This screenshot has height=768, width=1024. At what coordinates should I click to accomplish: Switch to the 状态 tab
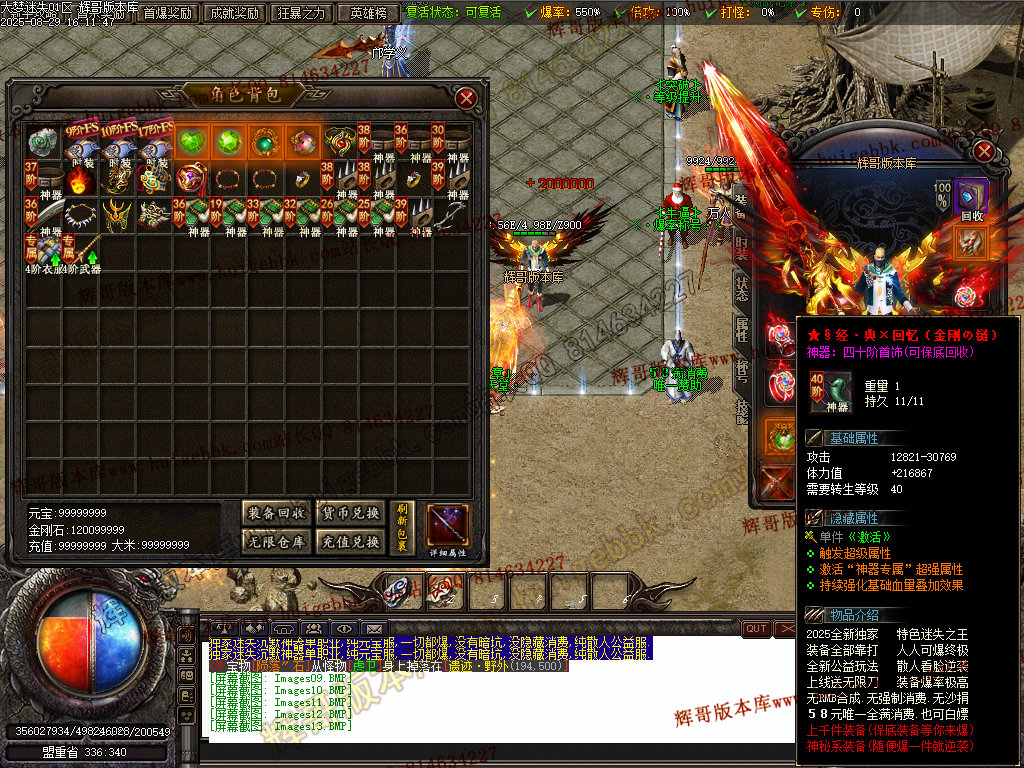point(741,287)
